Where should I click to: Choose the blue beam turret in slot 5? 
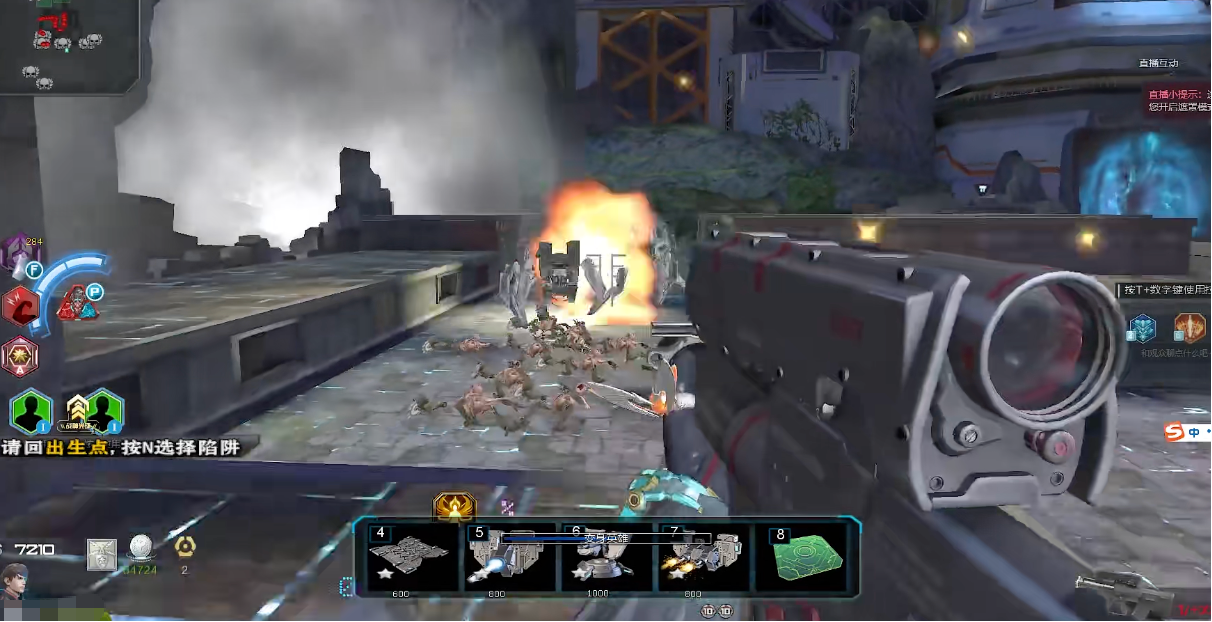click(510, 558)
